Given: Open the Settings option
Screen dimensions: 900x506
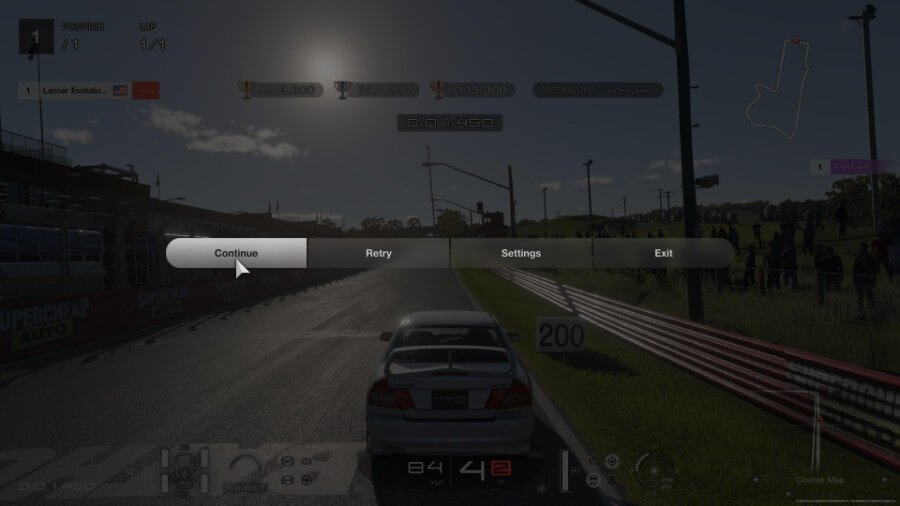Looking at the screenshot, I should [520, 253].
